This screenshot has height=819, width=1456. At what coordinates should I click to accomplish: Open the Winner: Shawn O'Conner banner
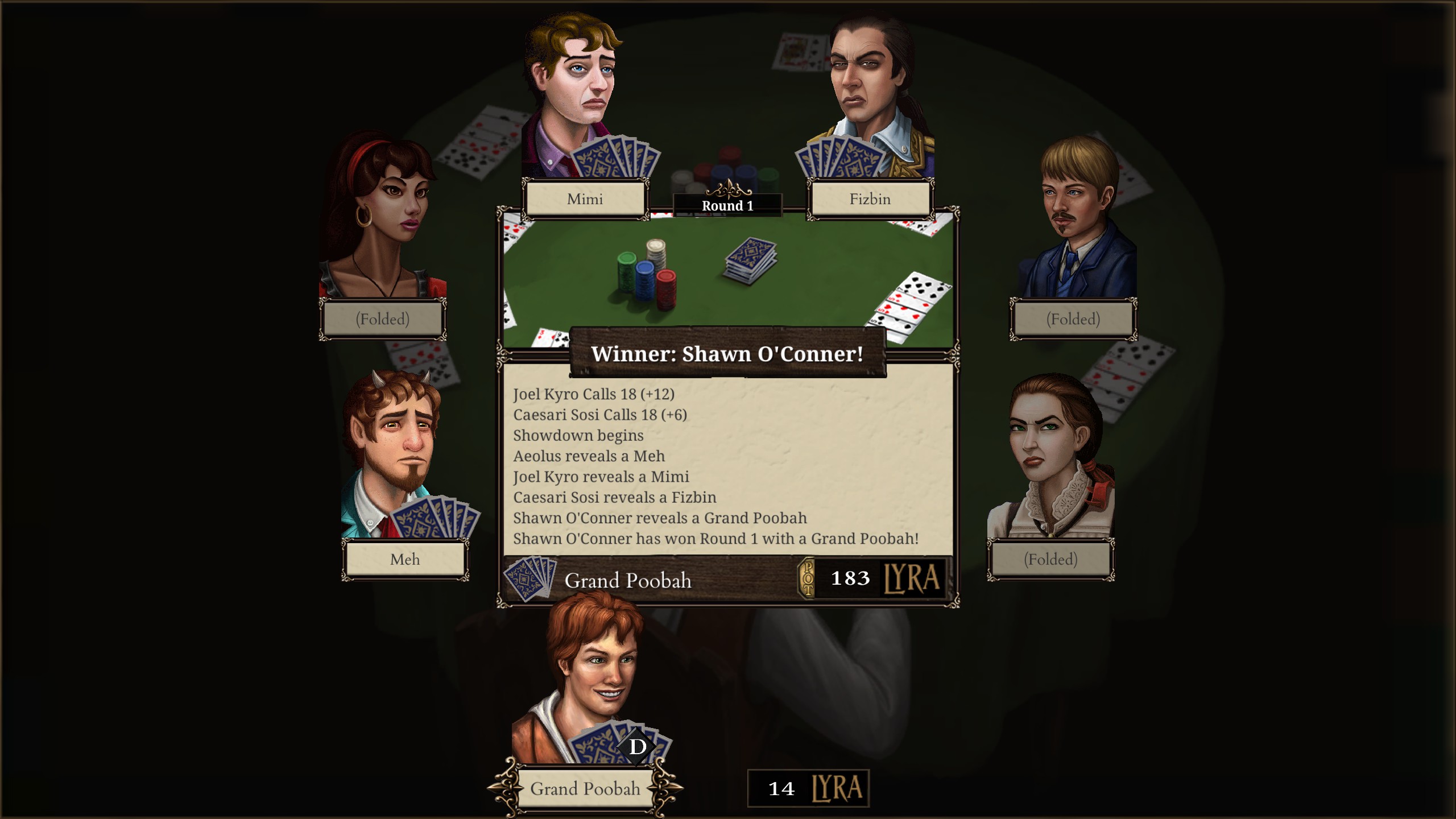pyautogui.click(x=727, y=354)
